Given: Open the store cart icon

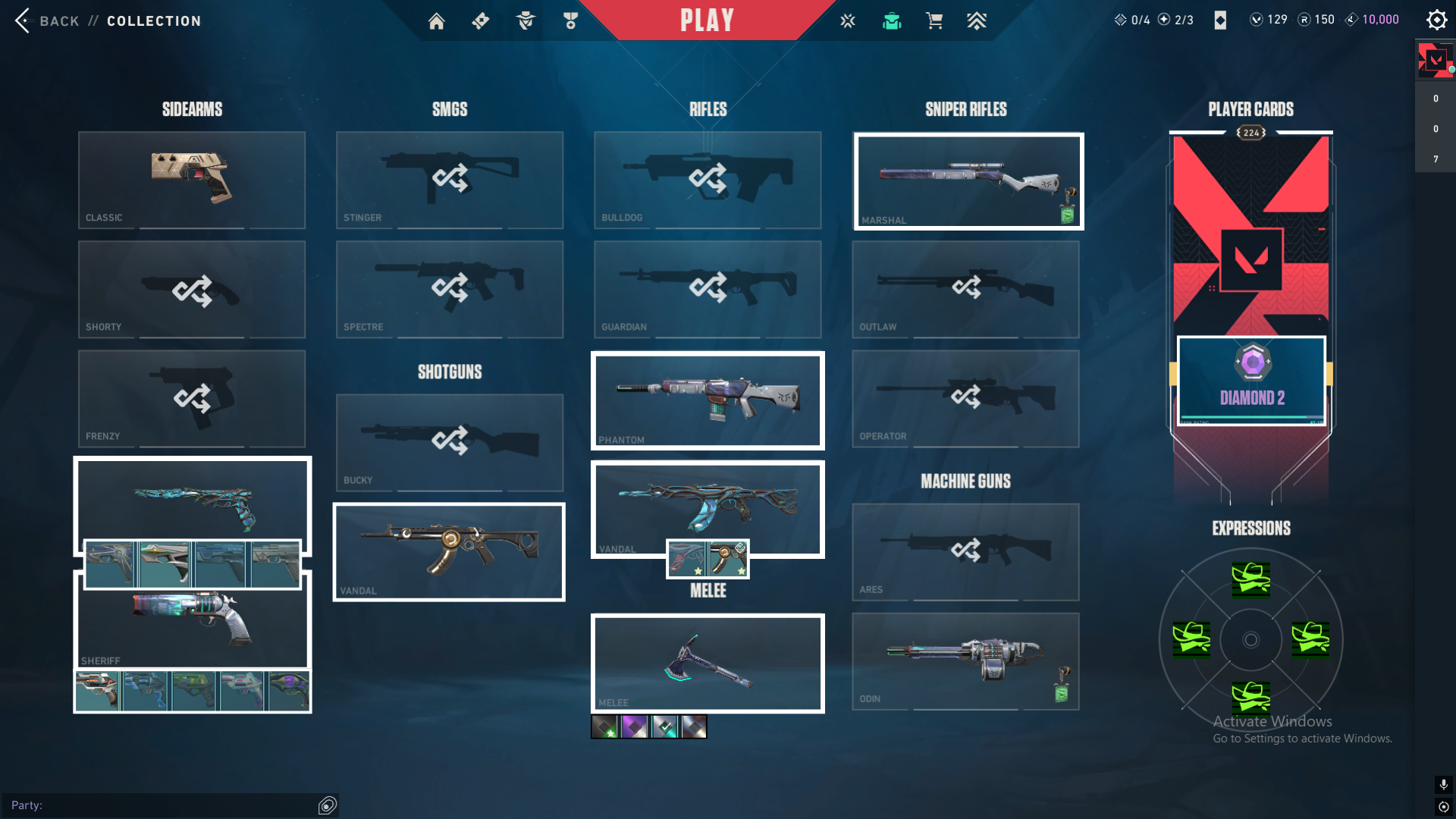Looking at the screenshot, I should tap(934, 21).
